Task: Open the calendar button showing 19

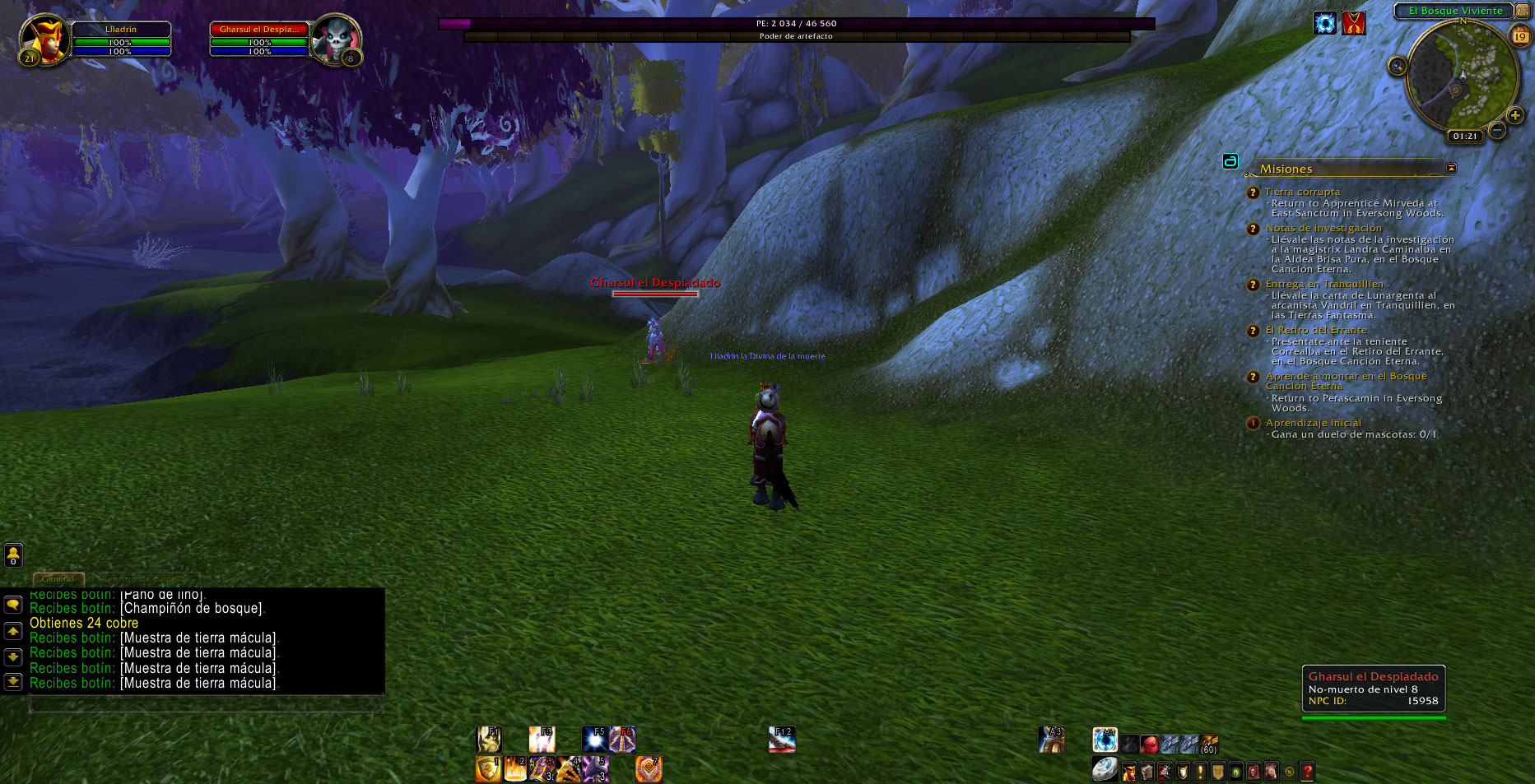Action: [1519, 36]
